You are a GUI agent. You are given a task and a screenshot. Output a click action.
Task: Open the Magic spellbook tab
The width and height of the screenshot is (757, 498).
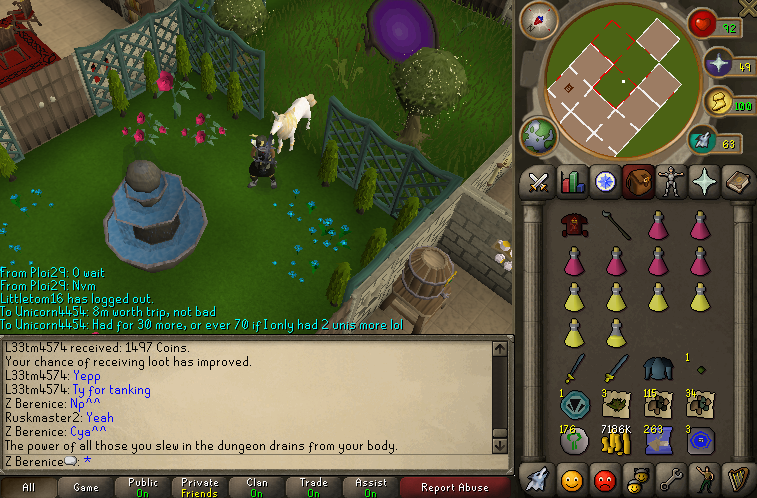[x=735, y=182]
